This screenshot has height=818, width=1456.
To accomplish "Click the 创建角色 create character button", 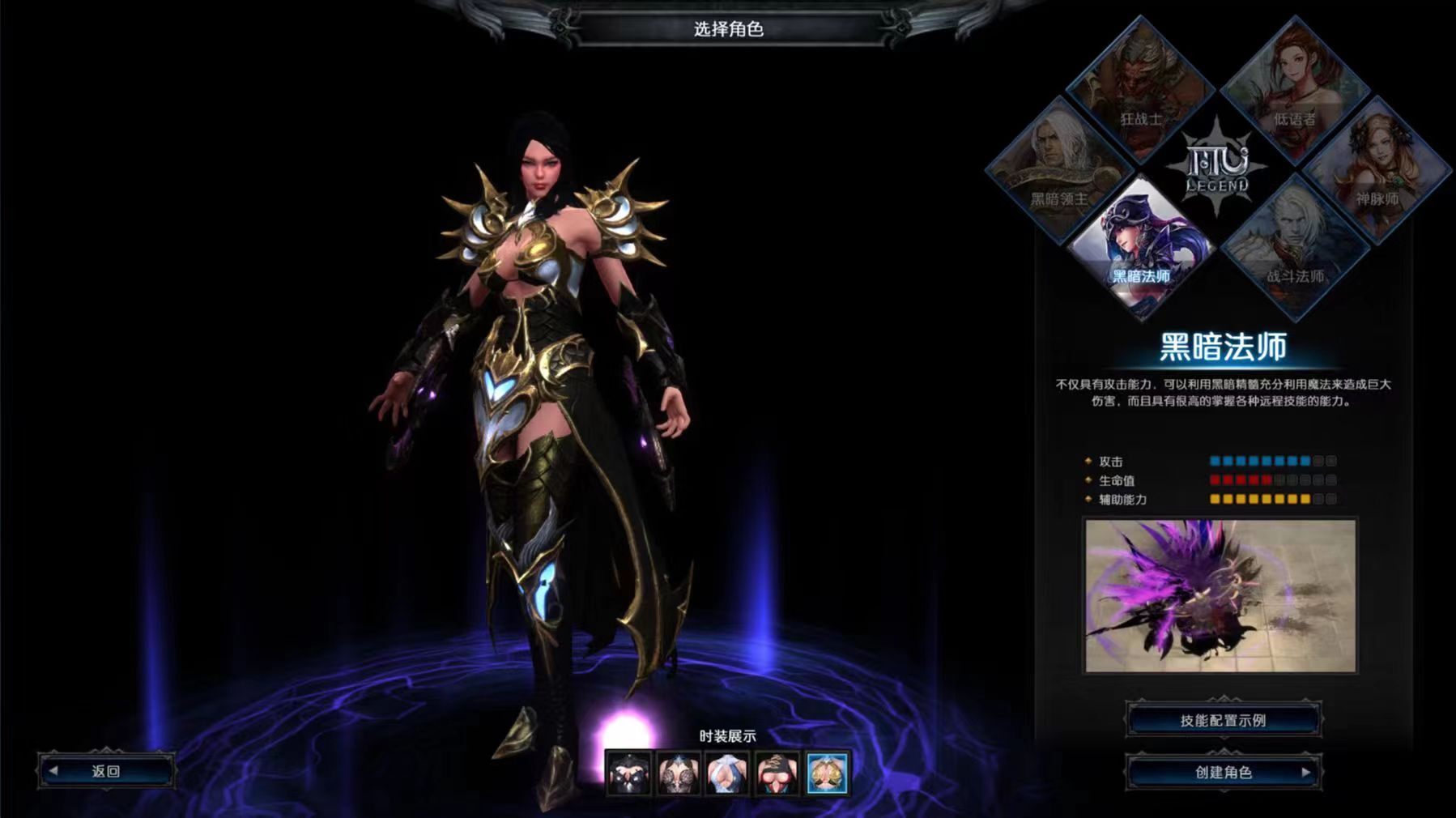I will 1223,773.
